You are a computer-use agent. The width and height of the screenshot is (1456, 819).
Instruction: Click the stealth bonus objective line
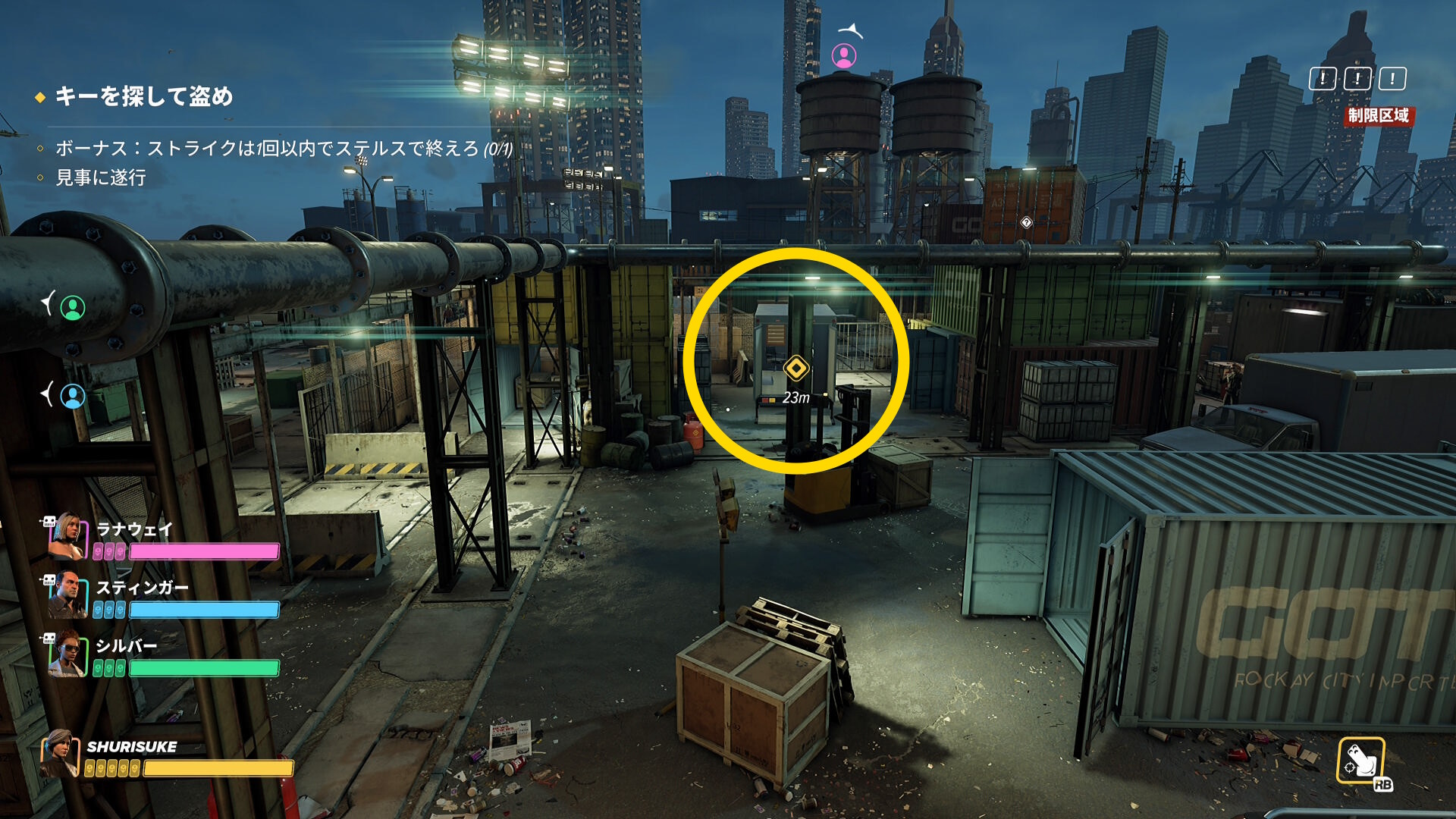[x=283, y=148]
